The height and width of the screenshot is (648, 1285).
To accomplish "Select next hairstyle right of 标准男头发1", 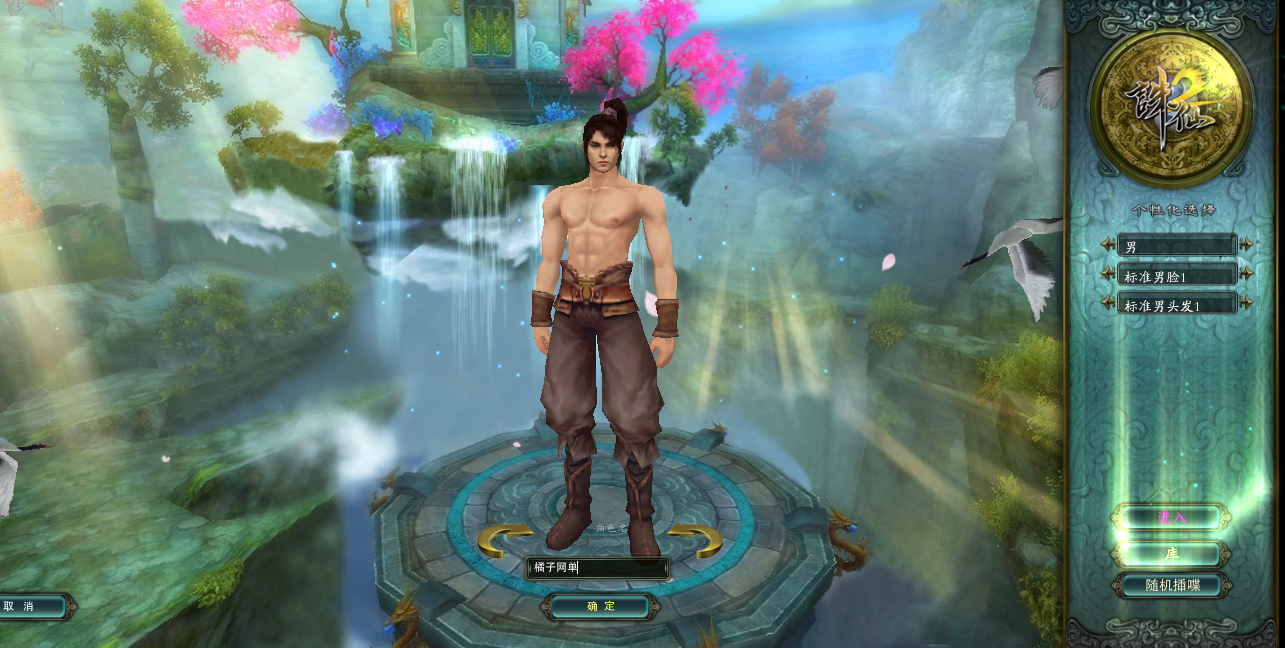I will [x=1245, y=303].
